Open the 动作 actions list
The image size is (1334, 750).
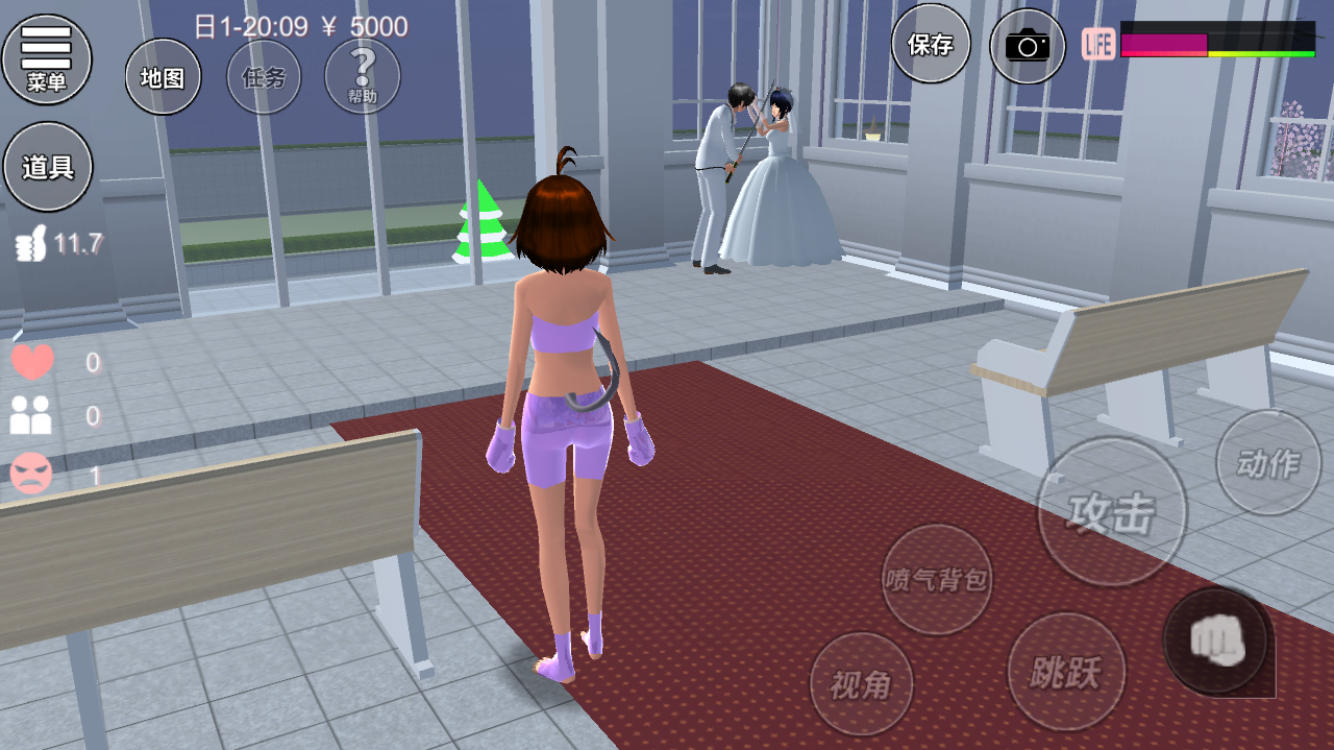1268,463
